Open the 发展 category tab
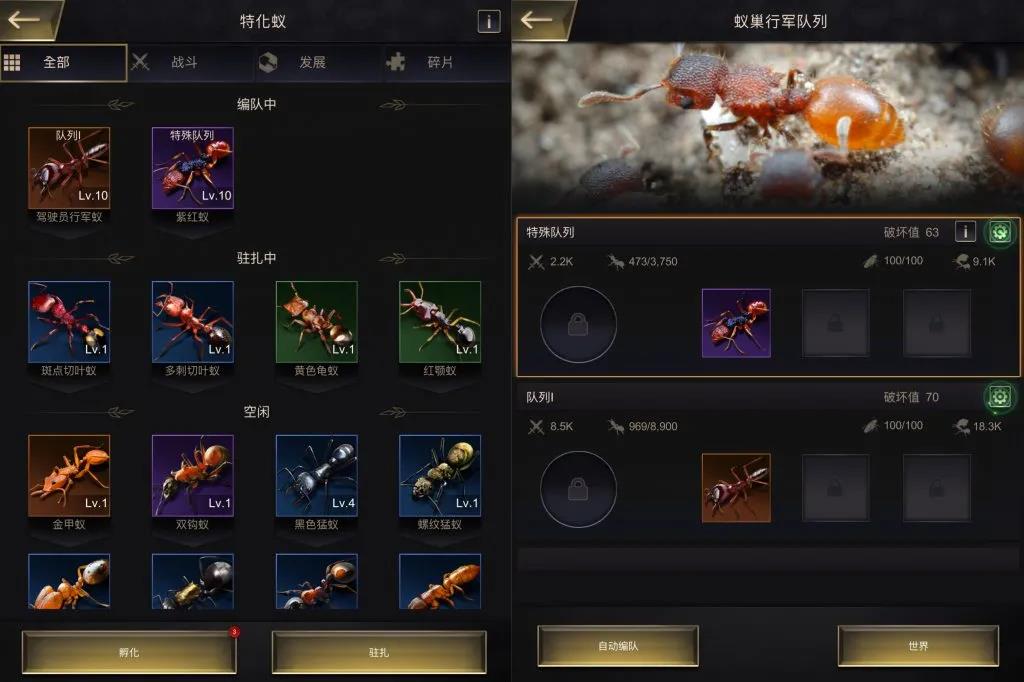 pyautogui.click(x=313, y=62)
